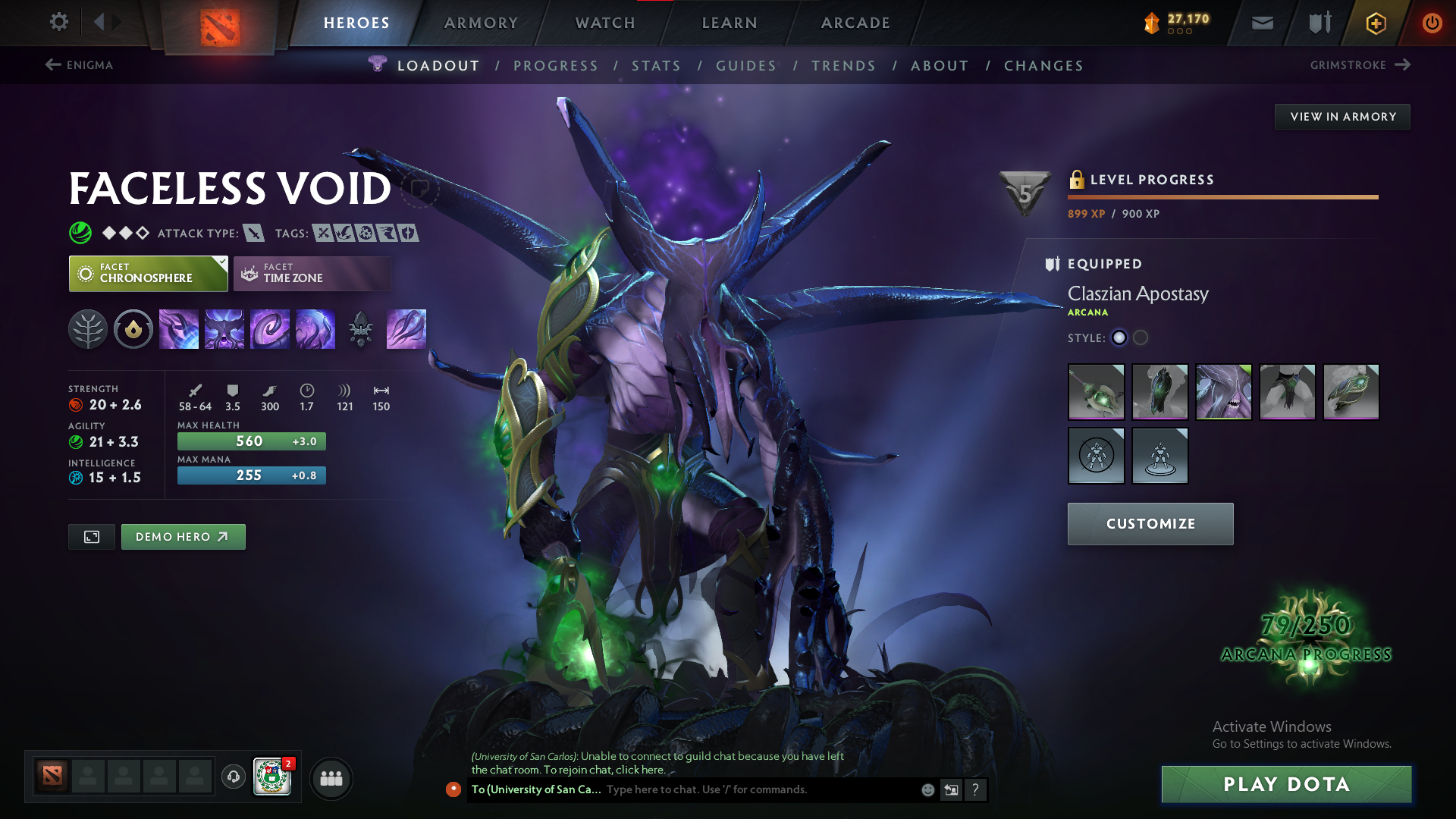Click the Faceless Void talent tree icon
The width and height of the screenshot is (1456, 819).
88,329
